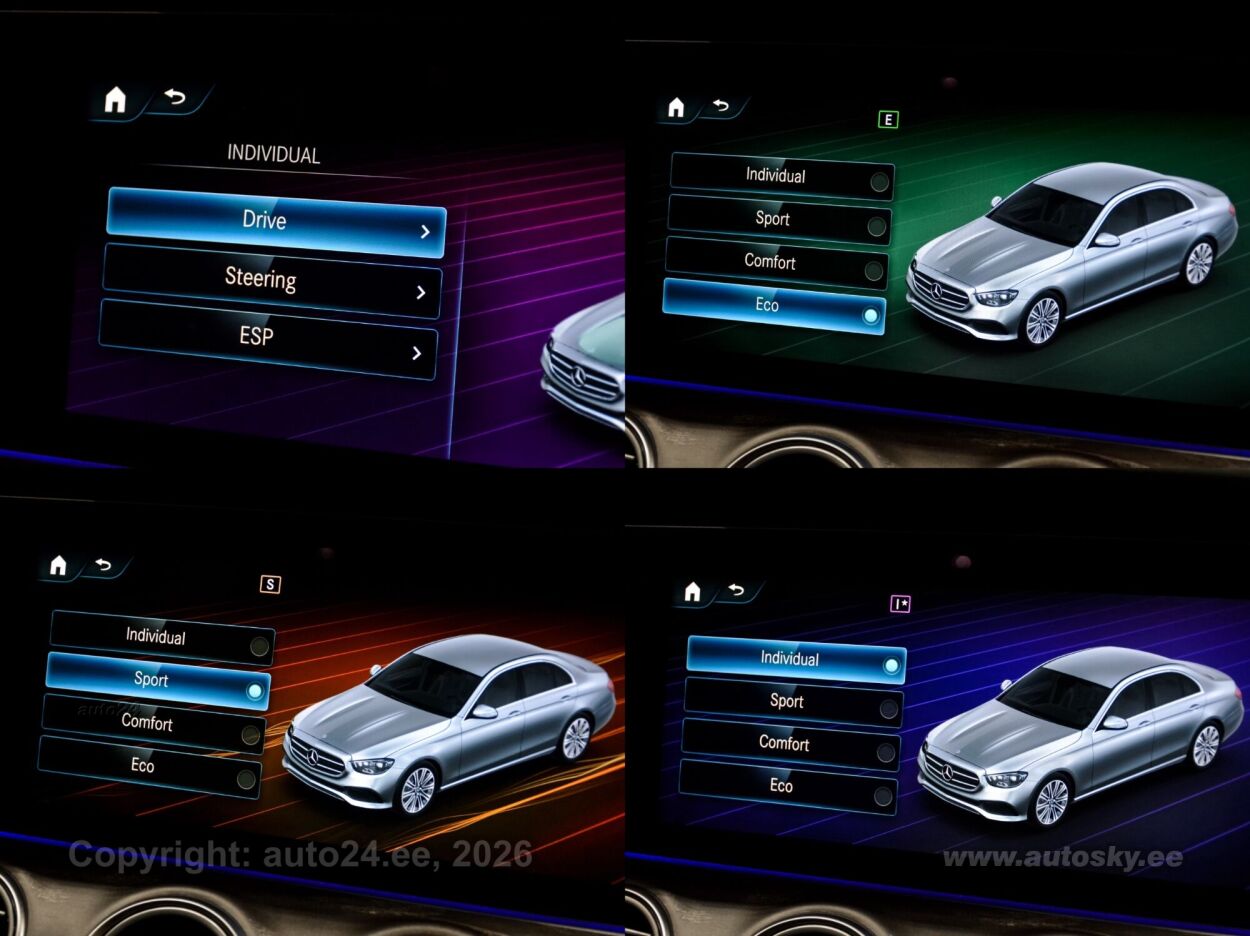Screen dimensions: 1250x936
Task: Choose Comfort on the green Eco-themed screen
Action: [777, 263]
